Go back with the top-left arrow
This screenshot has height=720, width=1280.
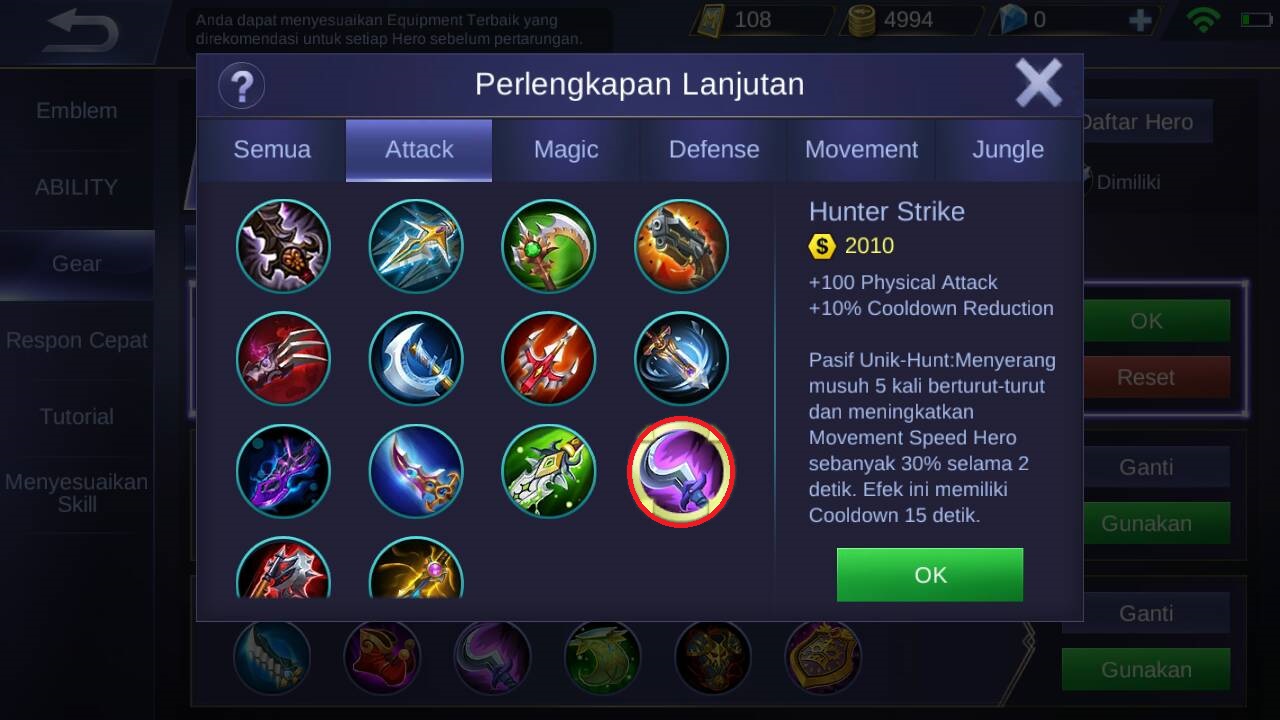point(82,32)
